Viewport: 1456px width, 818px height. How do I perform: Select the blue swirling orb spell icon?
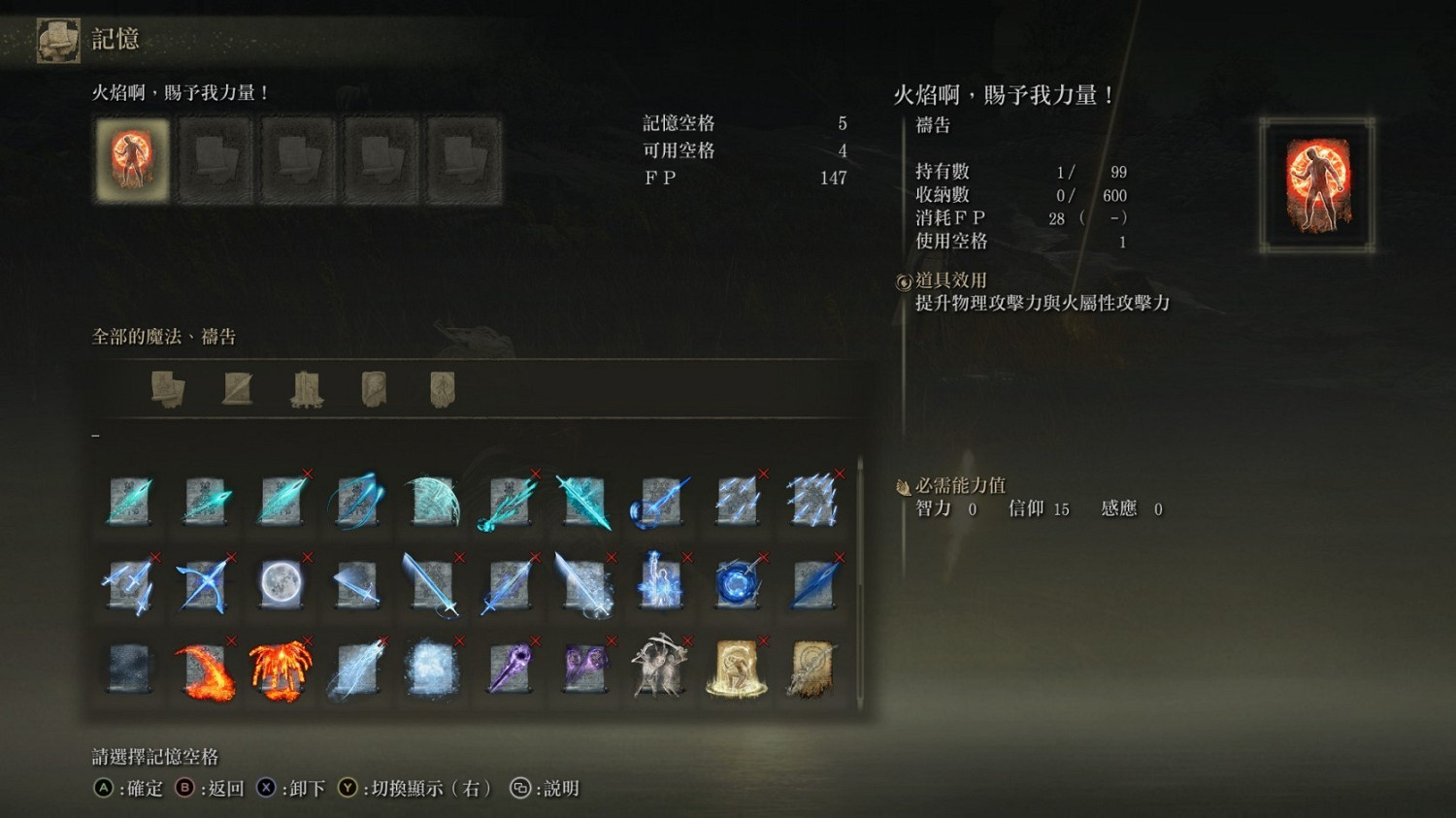[x=736, y=582]
